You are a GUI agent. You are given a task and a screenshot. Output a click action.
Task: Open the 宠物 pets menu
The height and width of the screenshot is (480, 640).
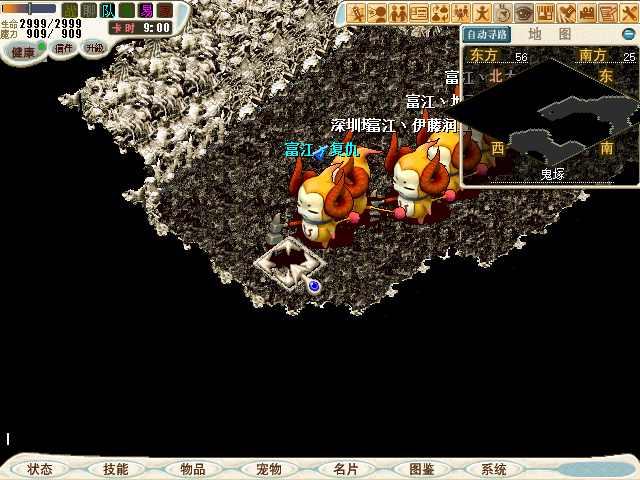[268, 469]
